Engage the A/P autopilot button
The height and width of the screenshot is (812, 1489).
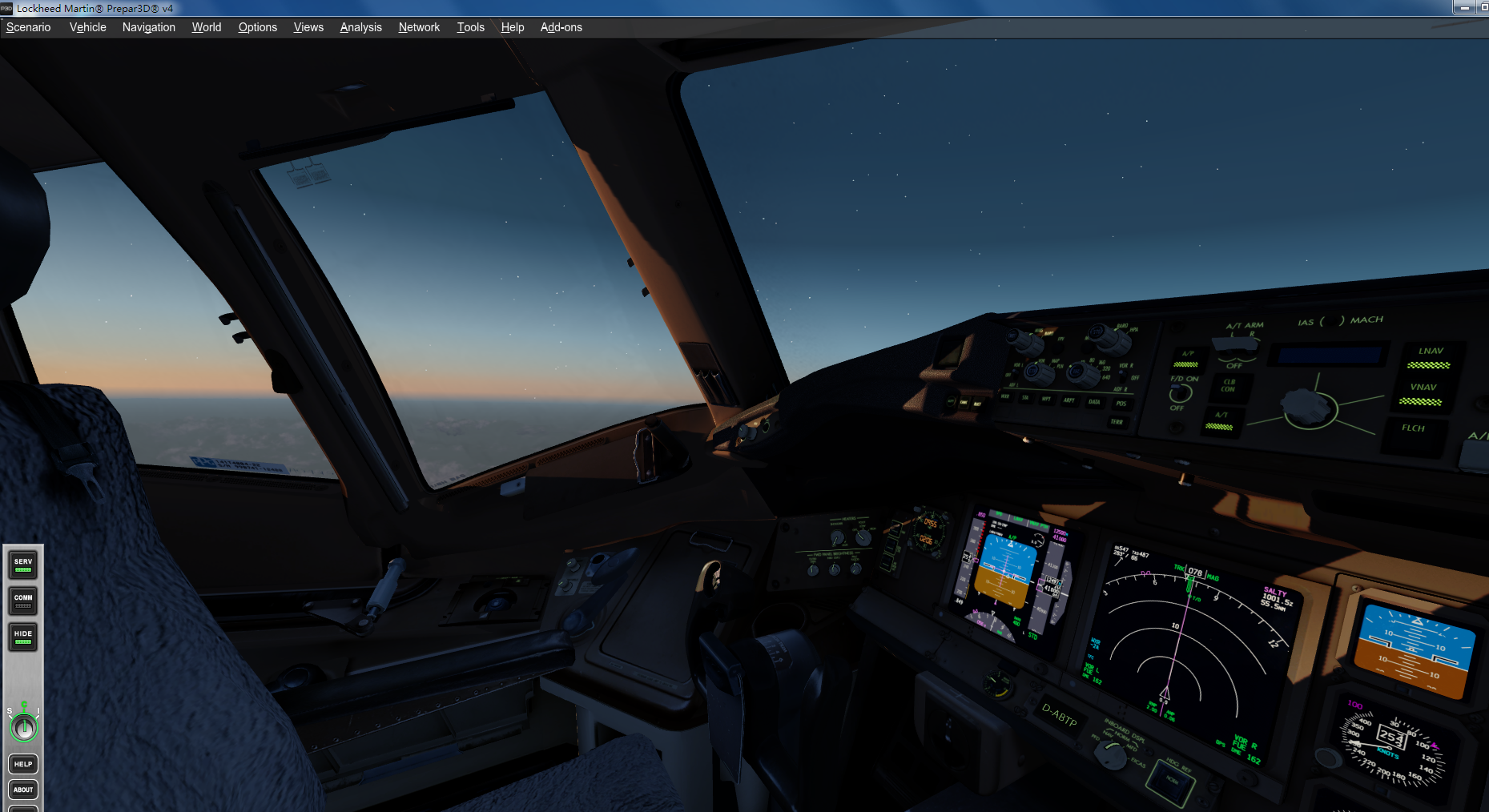tap(1186, 360)
